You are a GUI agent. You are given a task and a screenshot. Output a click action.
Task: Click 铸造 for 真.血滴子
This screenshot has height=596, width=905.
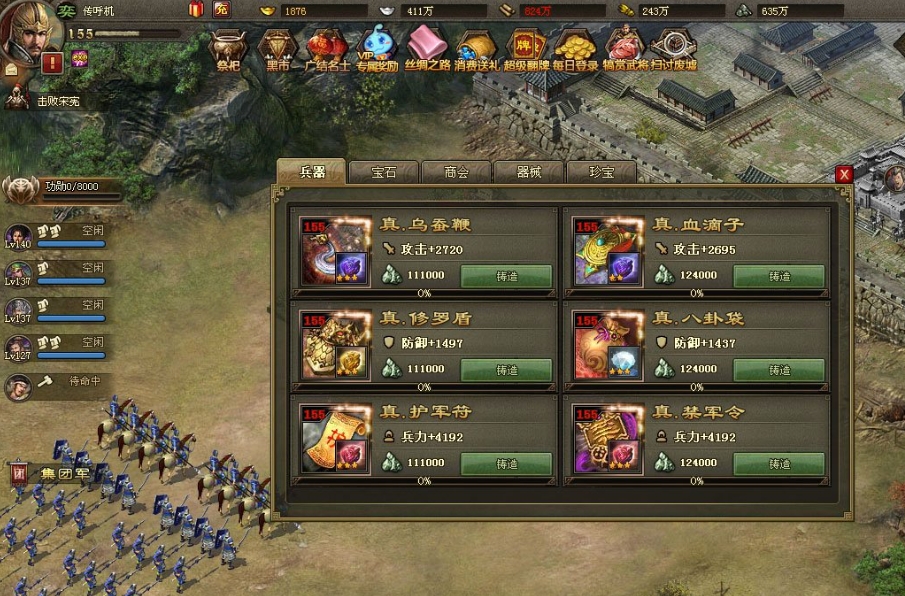[779, 276]
